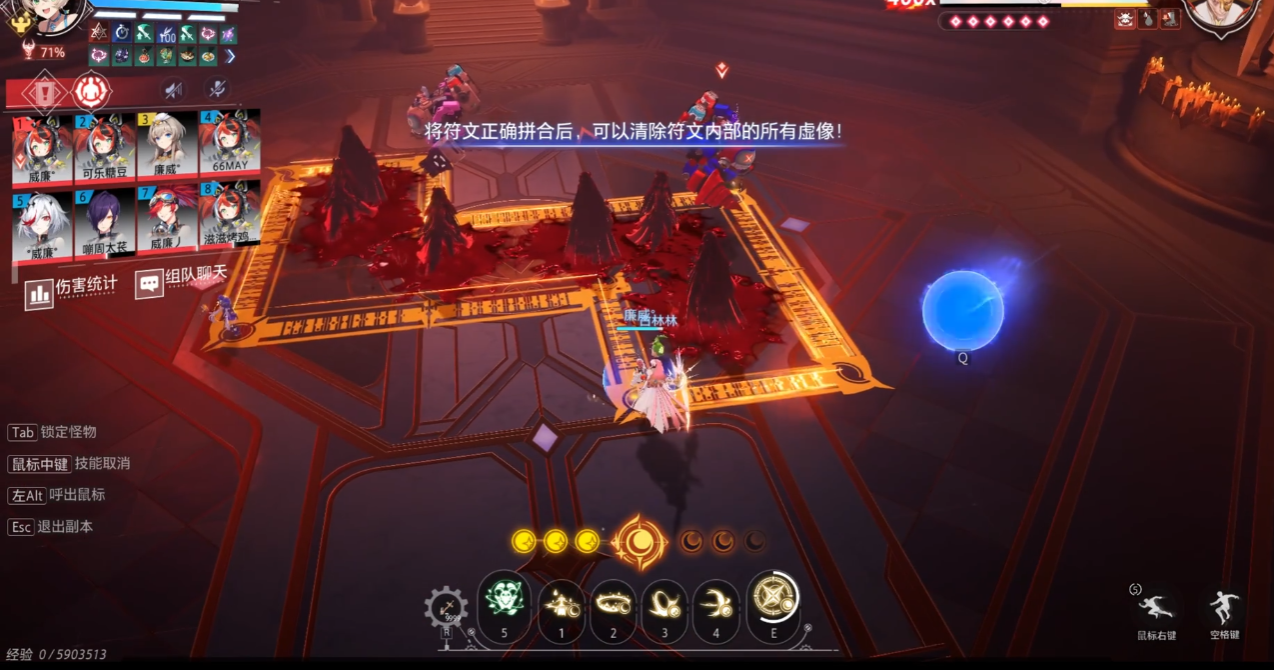
Task: Activate the crescent slash skill in slot 4
Action: coord(716,602)
